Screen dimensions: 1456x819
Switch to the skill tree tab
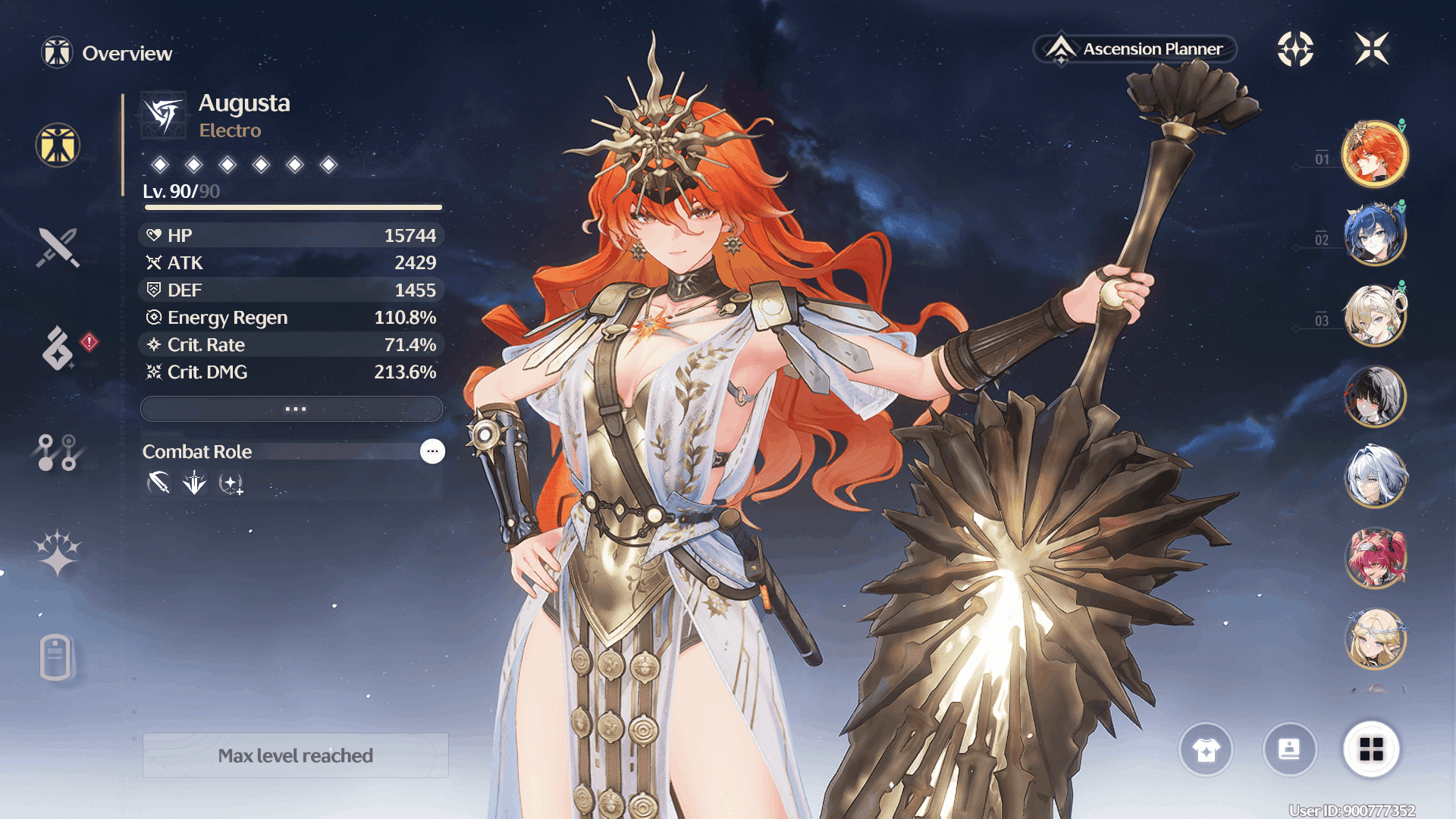pyautogui.click(x=58, y=452)
